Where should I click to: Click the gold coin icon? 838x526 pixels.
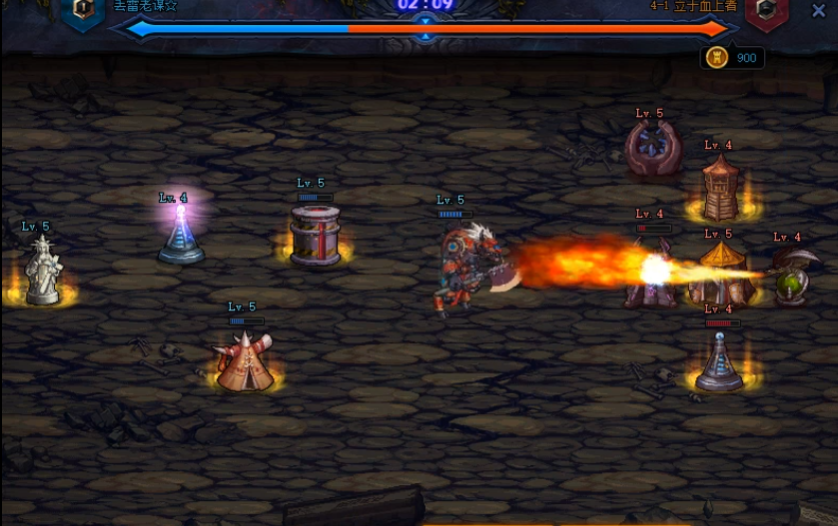[x=717, y=58]
